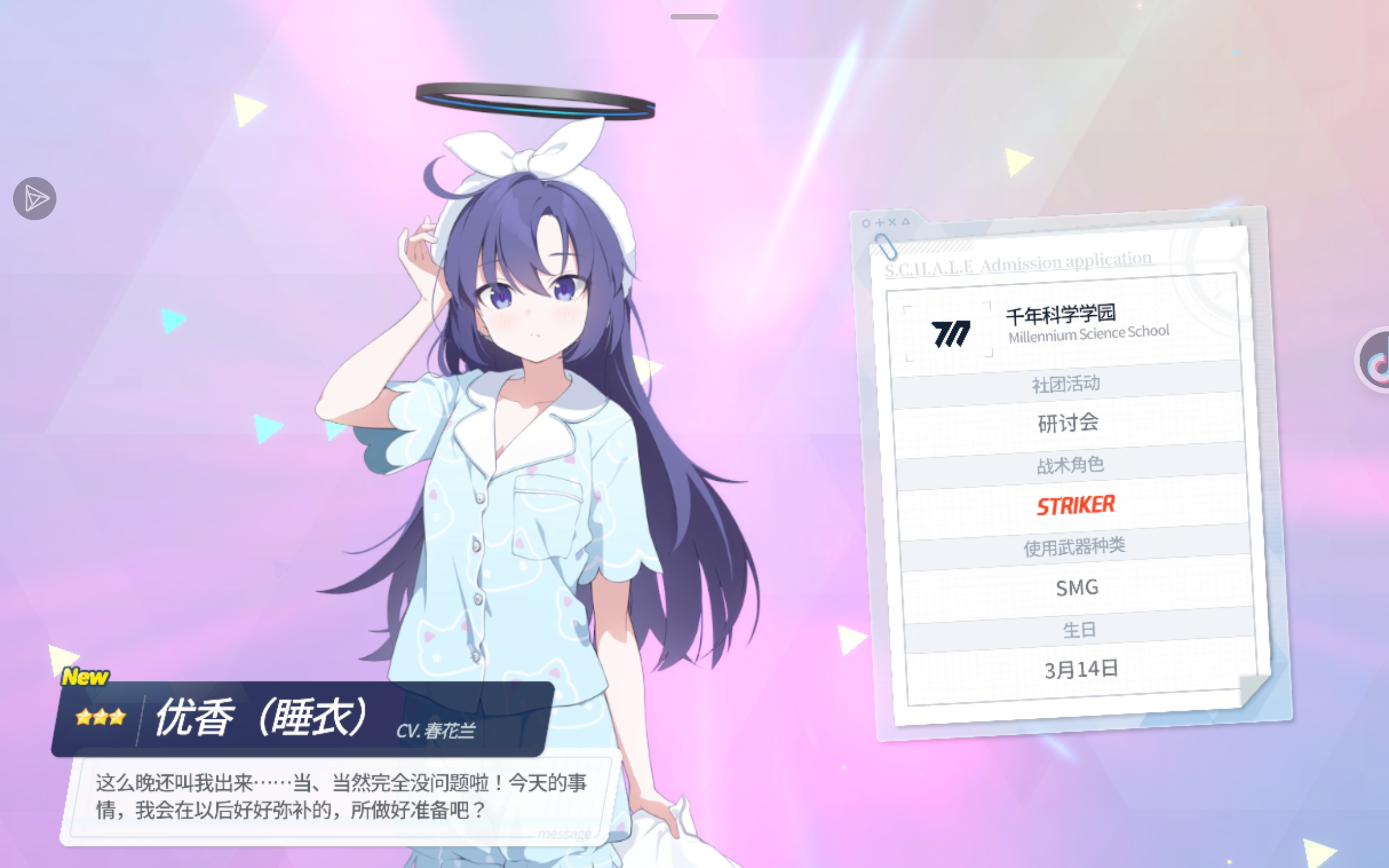Screen dimensions: 1389x868
Task: Select the STRIKER tactical role label
Action: [1075, 505]
